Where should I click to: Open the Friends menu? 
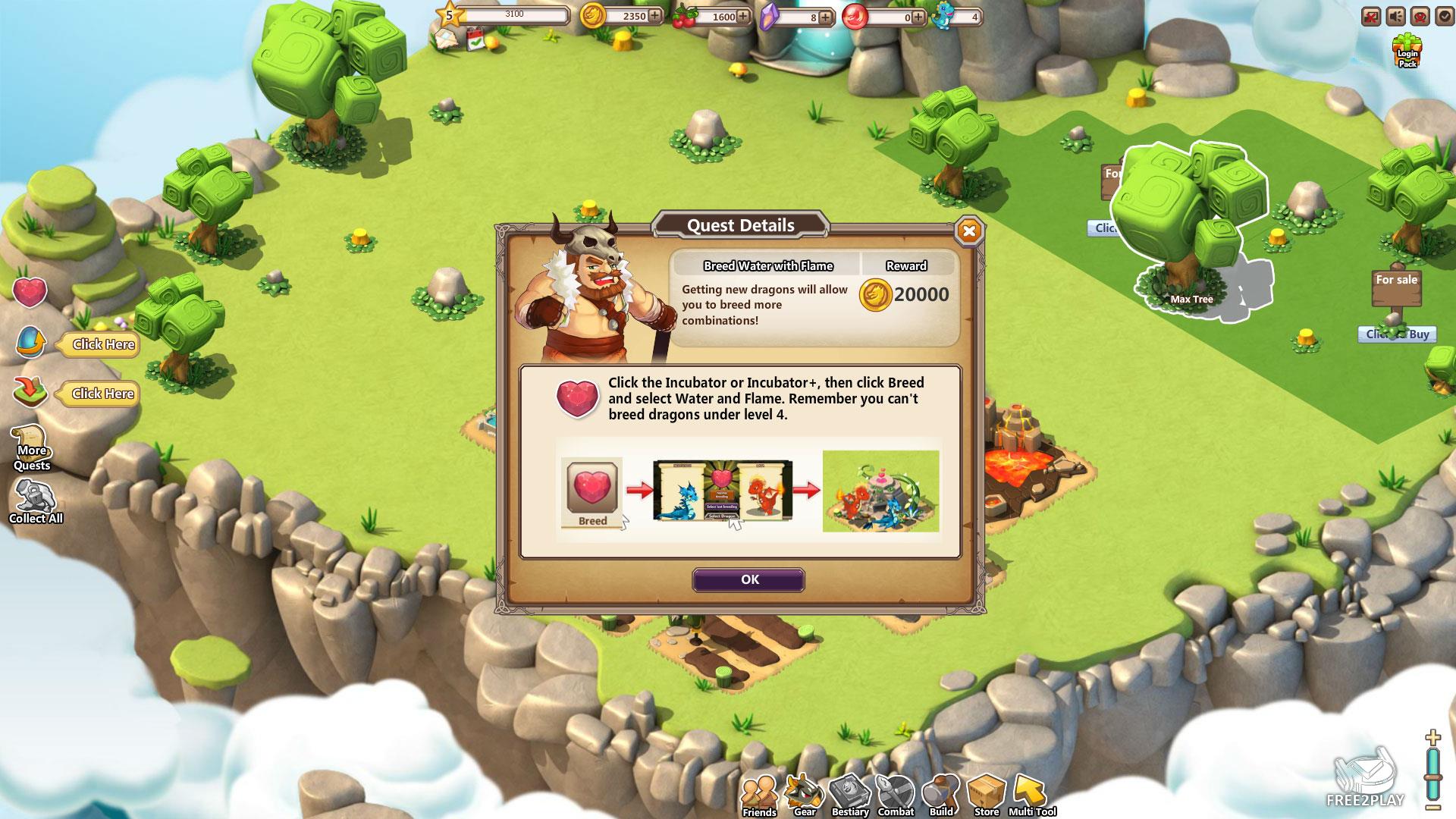(758, 795)
